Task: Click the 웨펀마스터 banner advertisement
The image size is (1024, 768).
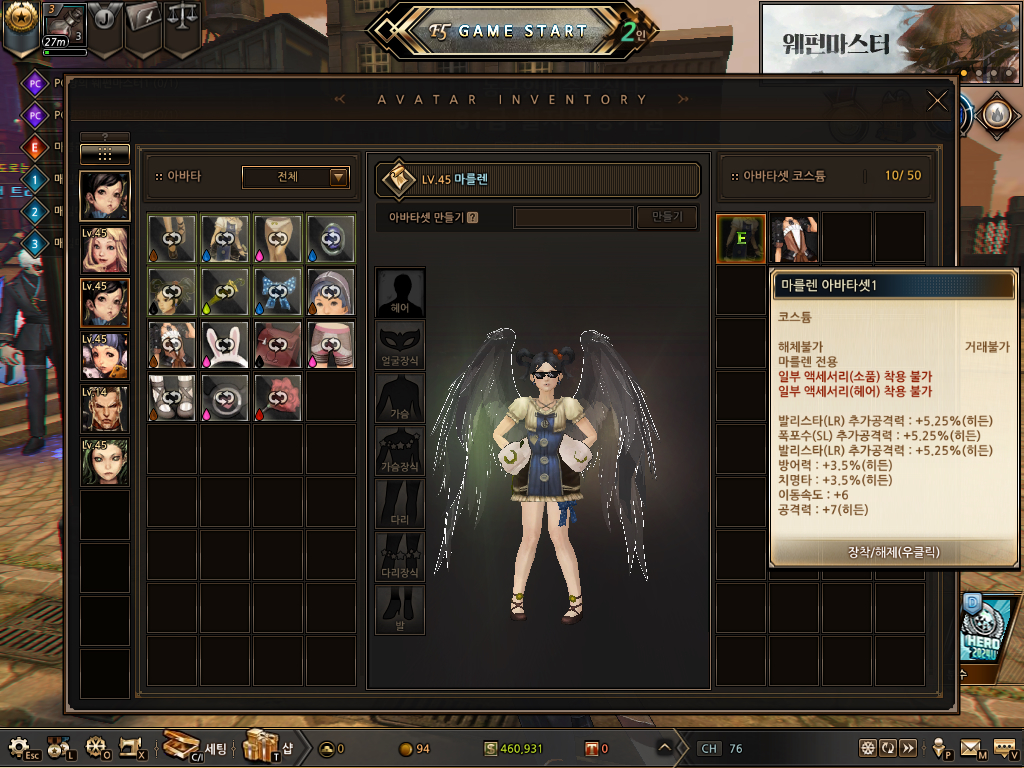Action: pos(891,40)
